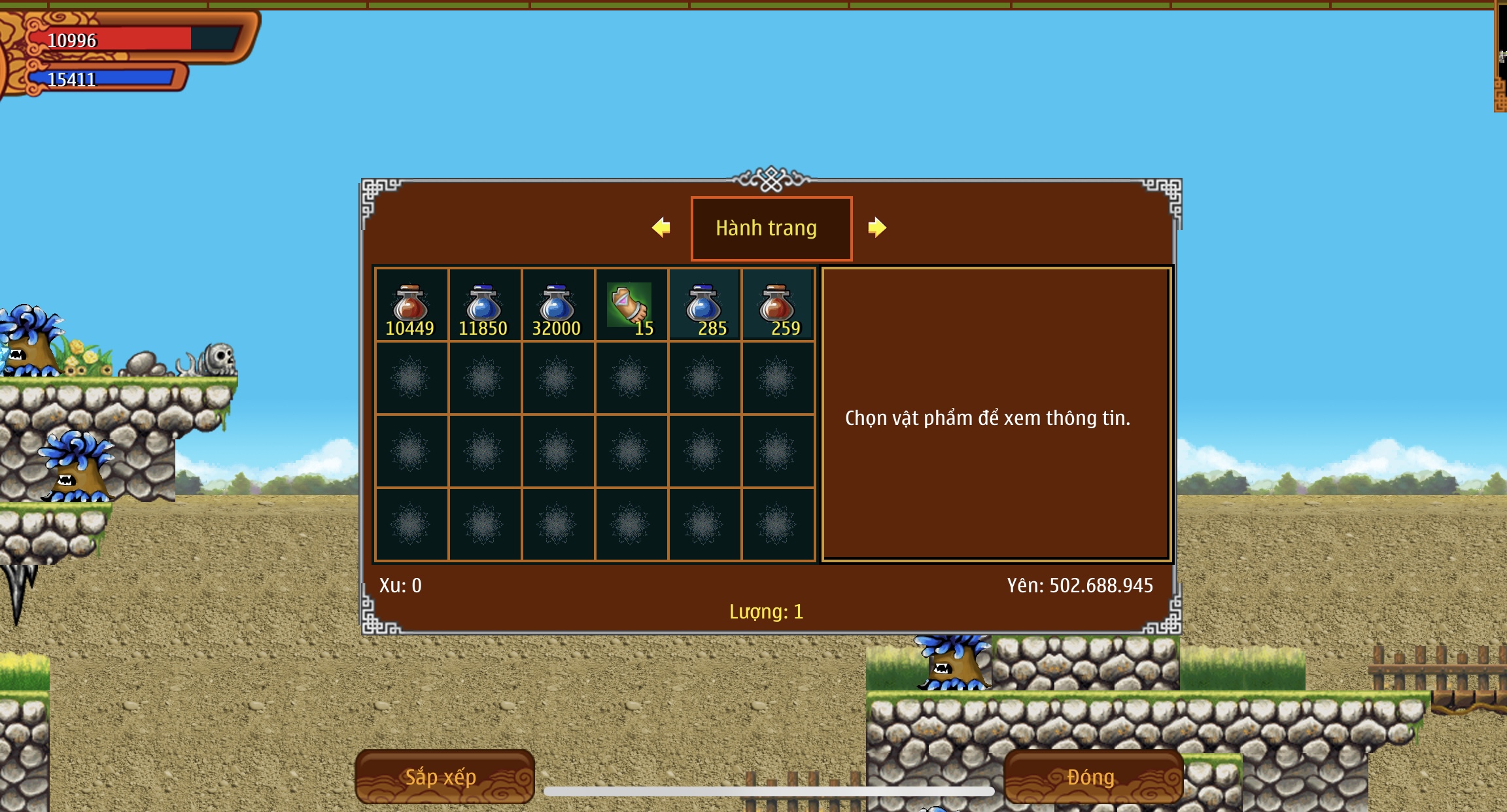Click the left yellow arrow beside Hành trang
This screenshot has width=1507, height=812.
[x=661, y=228]
